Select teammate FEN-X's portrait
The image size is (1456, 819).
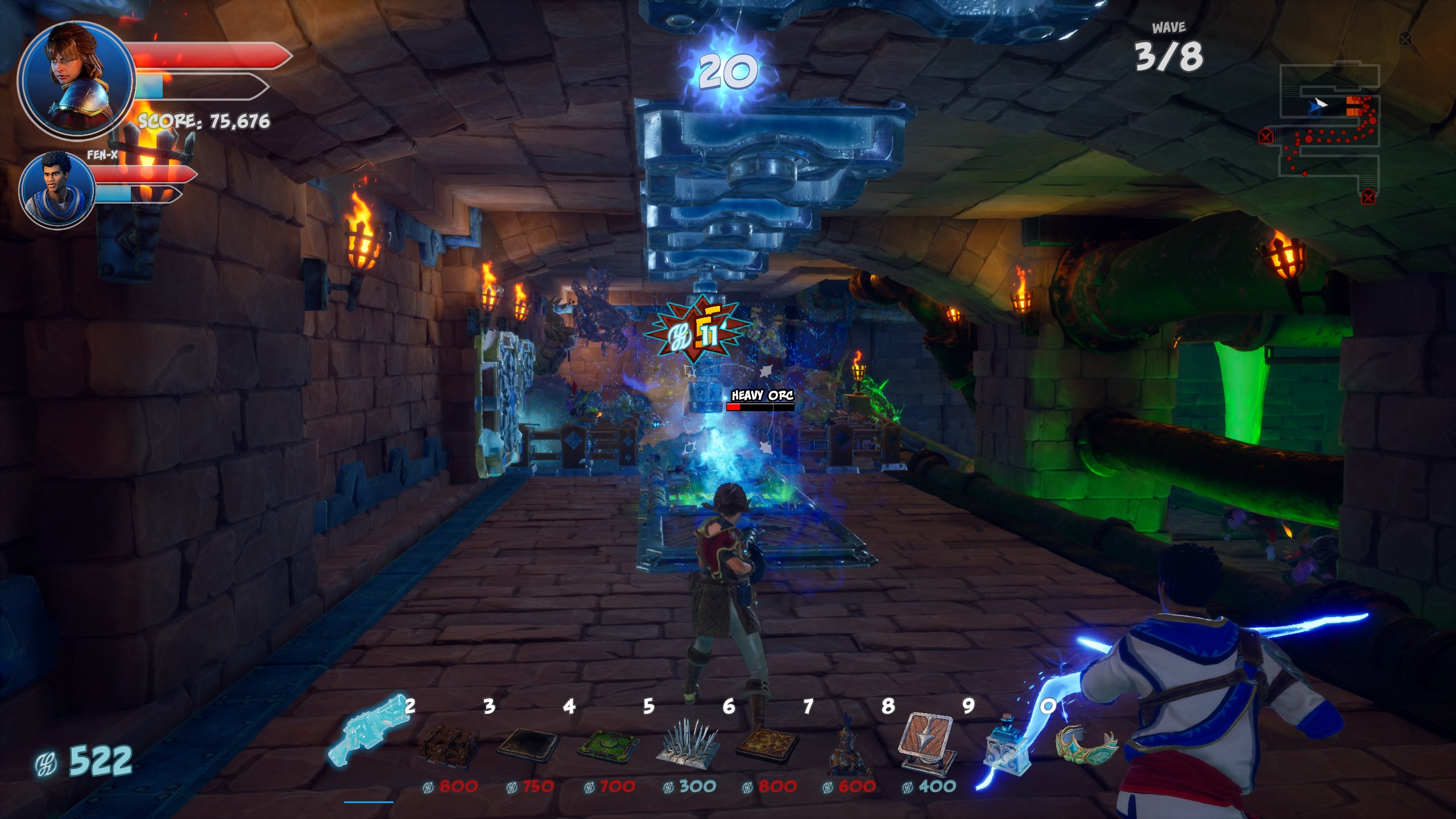click(x=57, y=189)
